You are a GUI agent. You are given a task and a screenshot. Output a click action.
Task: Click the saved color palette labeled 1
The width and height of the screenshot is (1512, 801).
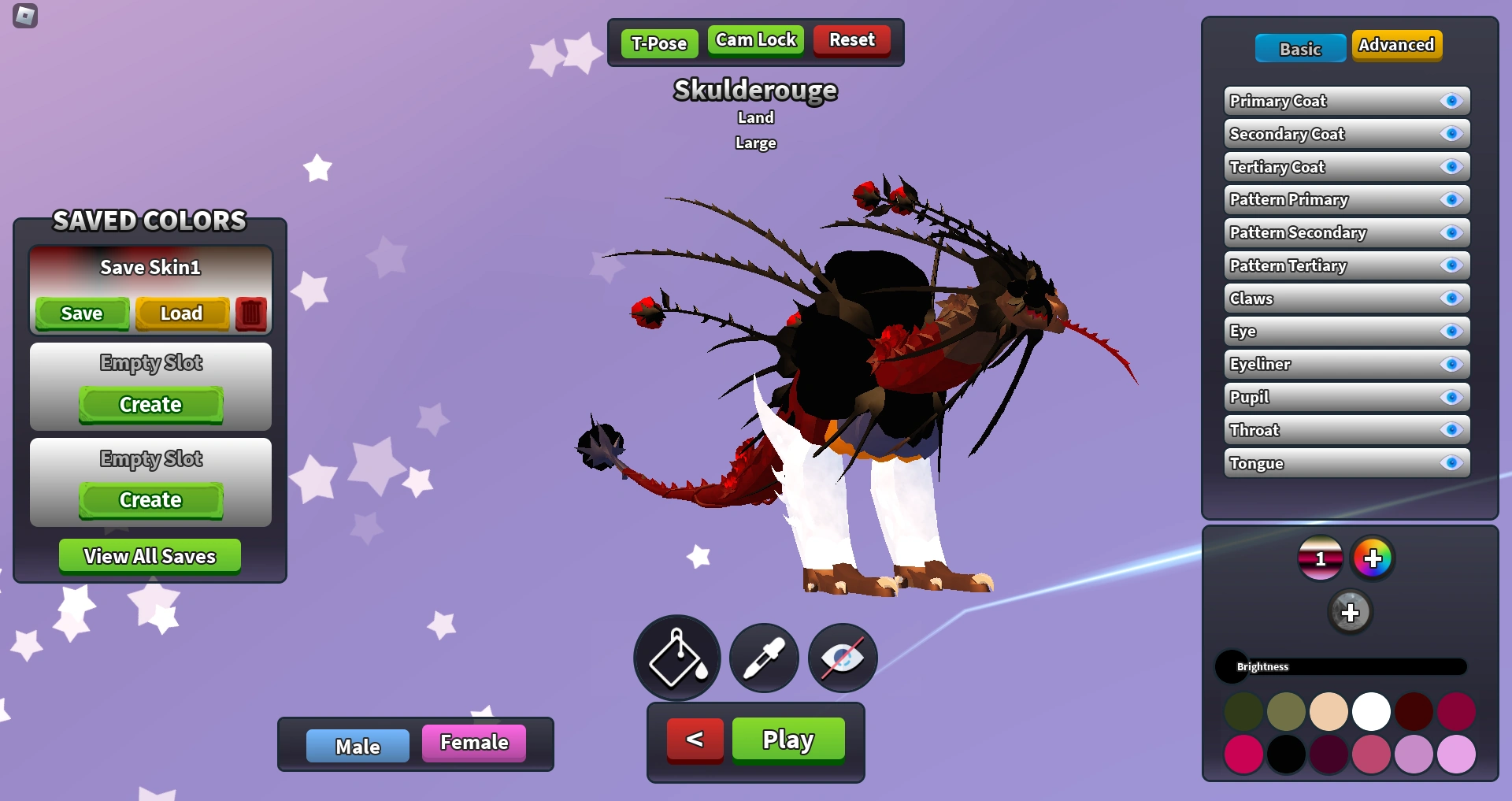[1320, 558]
